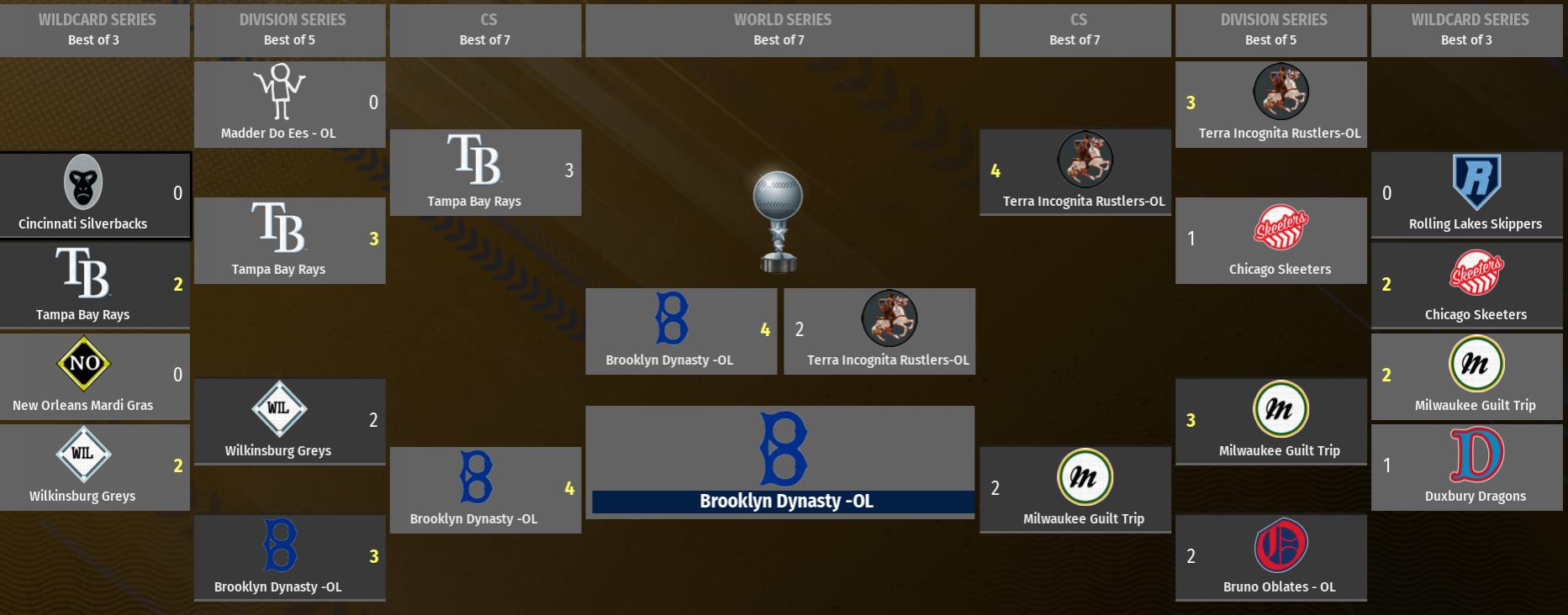Viewport: 1568px width, 615px height.
Task: Select Brooklyn Dynasty World Series matchup tile
Action: (x=681, y=332)
